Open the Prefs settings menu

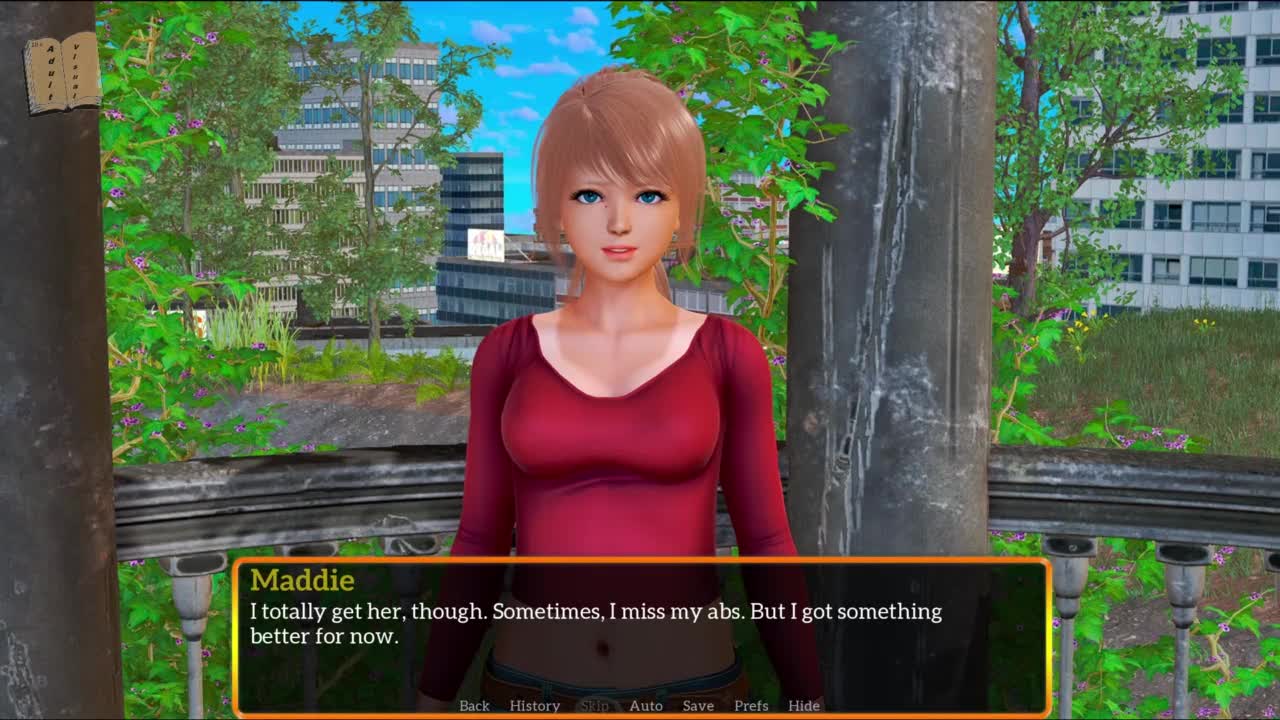(751, 705)
